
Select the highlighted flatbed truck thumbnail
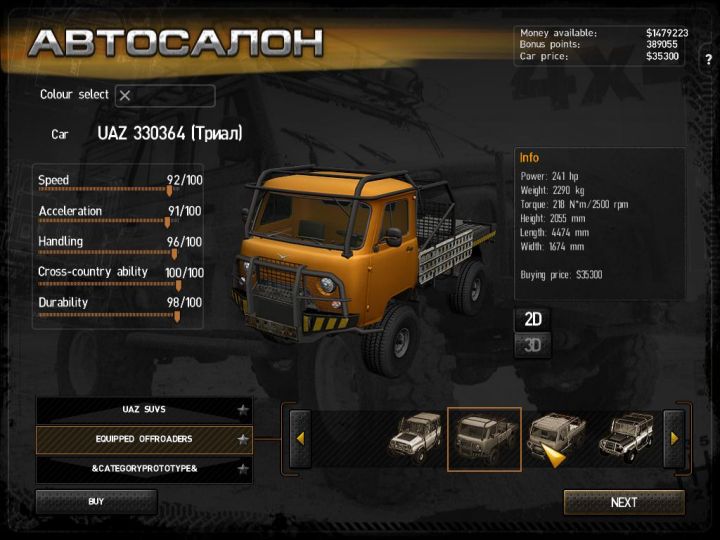(484, 438)
